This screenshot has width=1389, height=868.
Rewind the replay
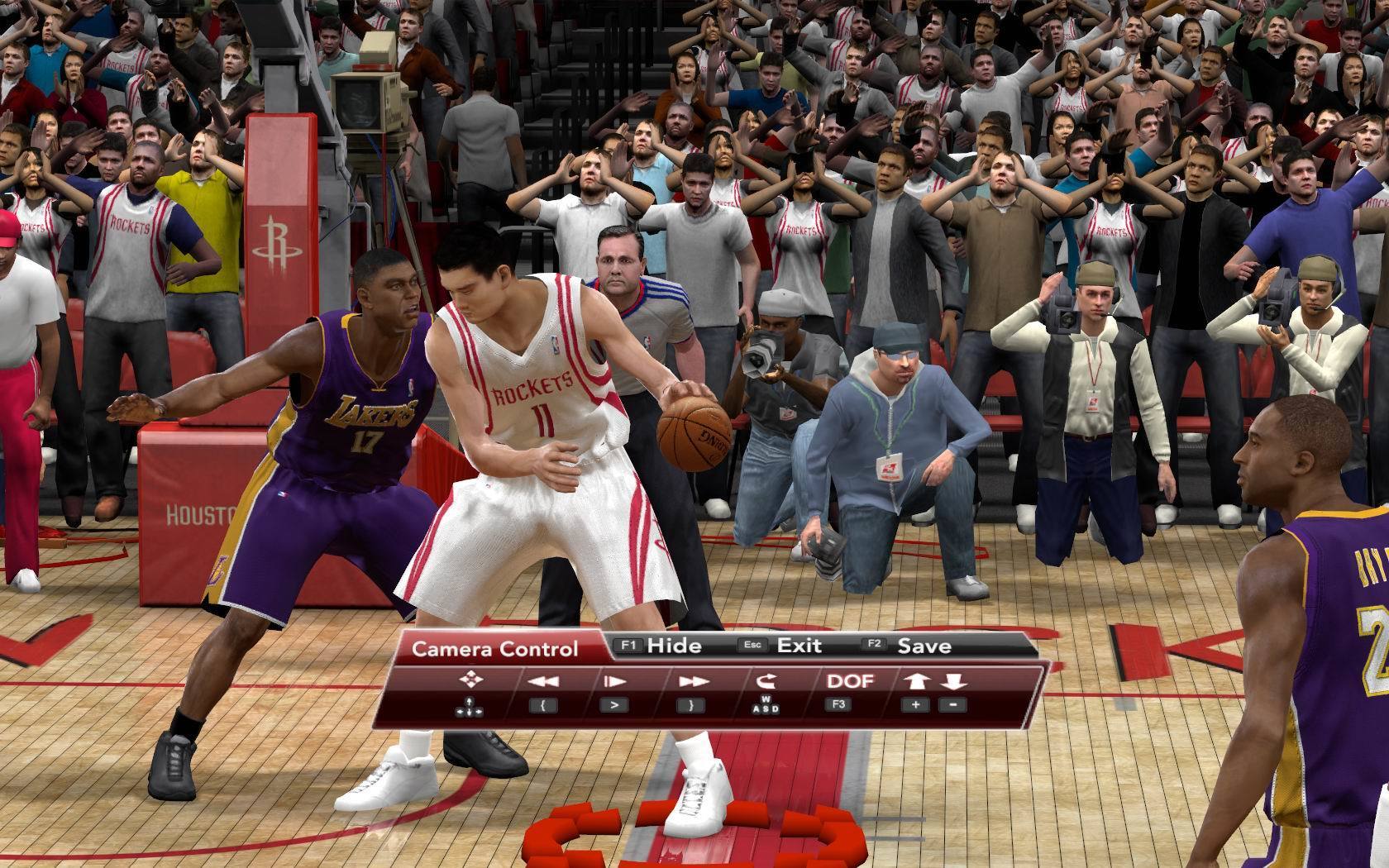click(x=542, y=682)
